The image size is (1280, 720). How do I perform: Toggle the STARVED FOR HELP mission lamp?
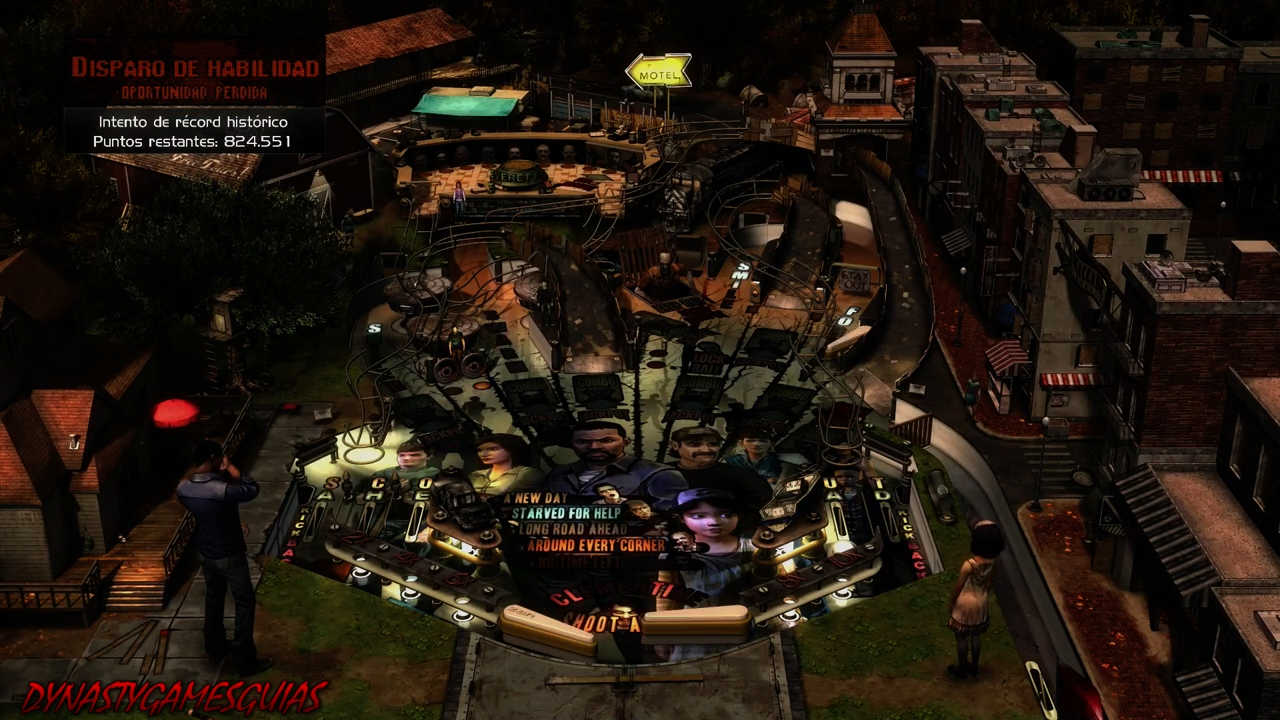click(x=567, y=512)
